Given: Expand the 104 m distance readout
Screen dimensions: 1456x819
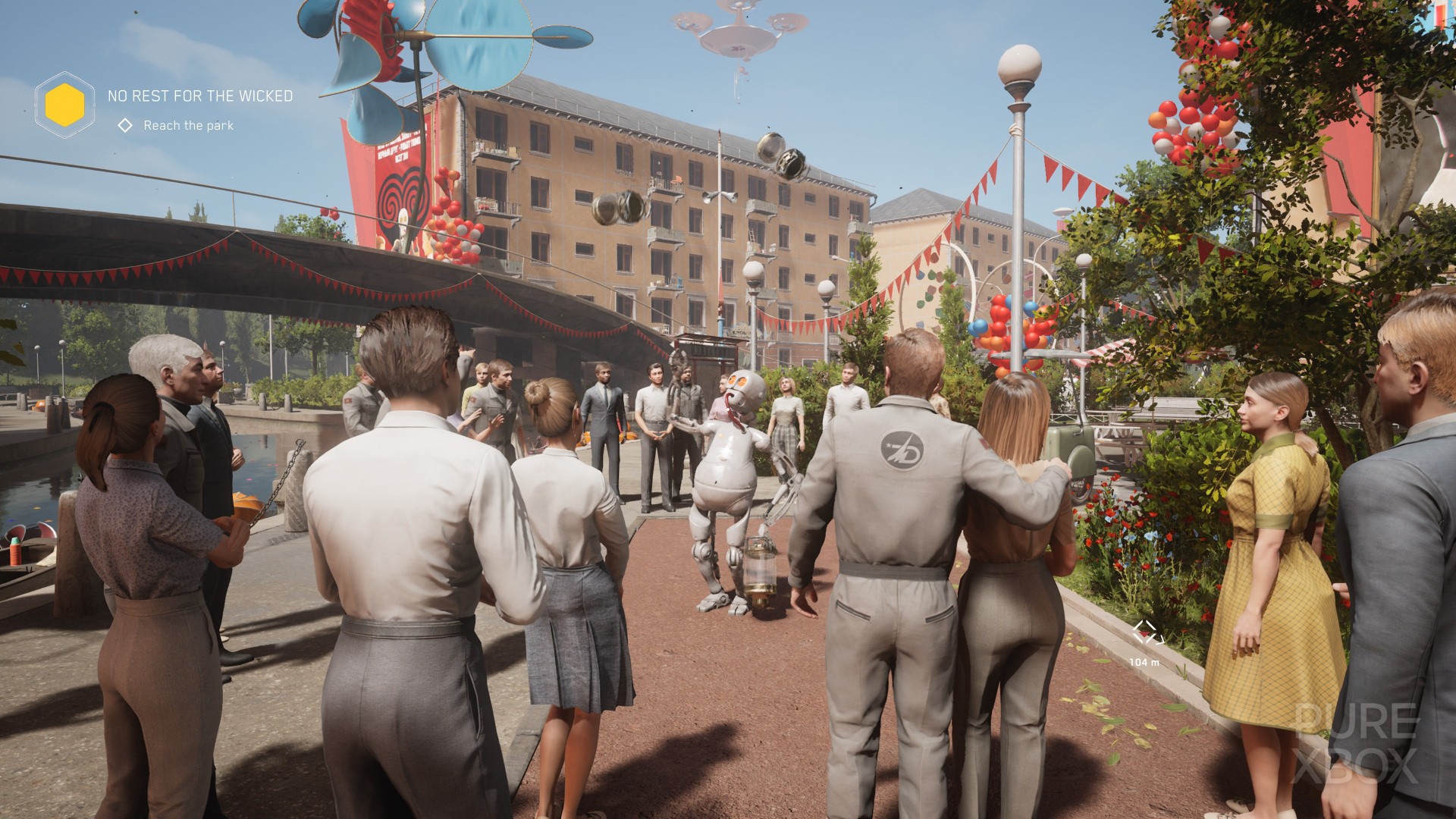Looking at the screenshot, I should pos(1145,661).
